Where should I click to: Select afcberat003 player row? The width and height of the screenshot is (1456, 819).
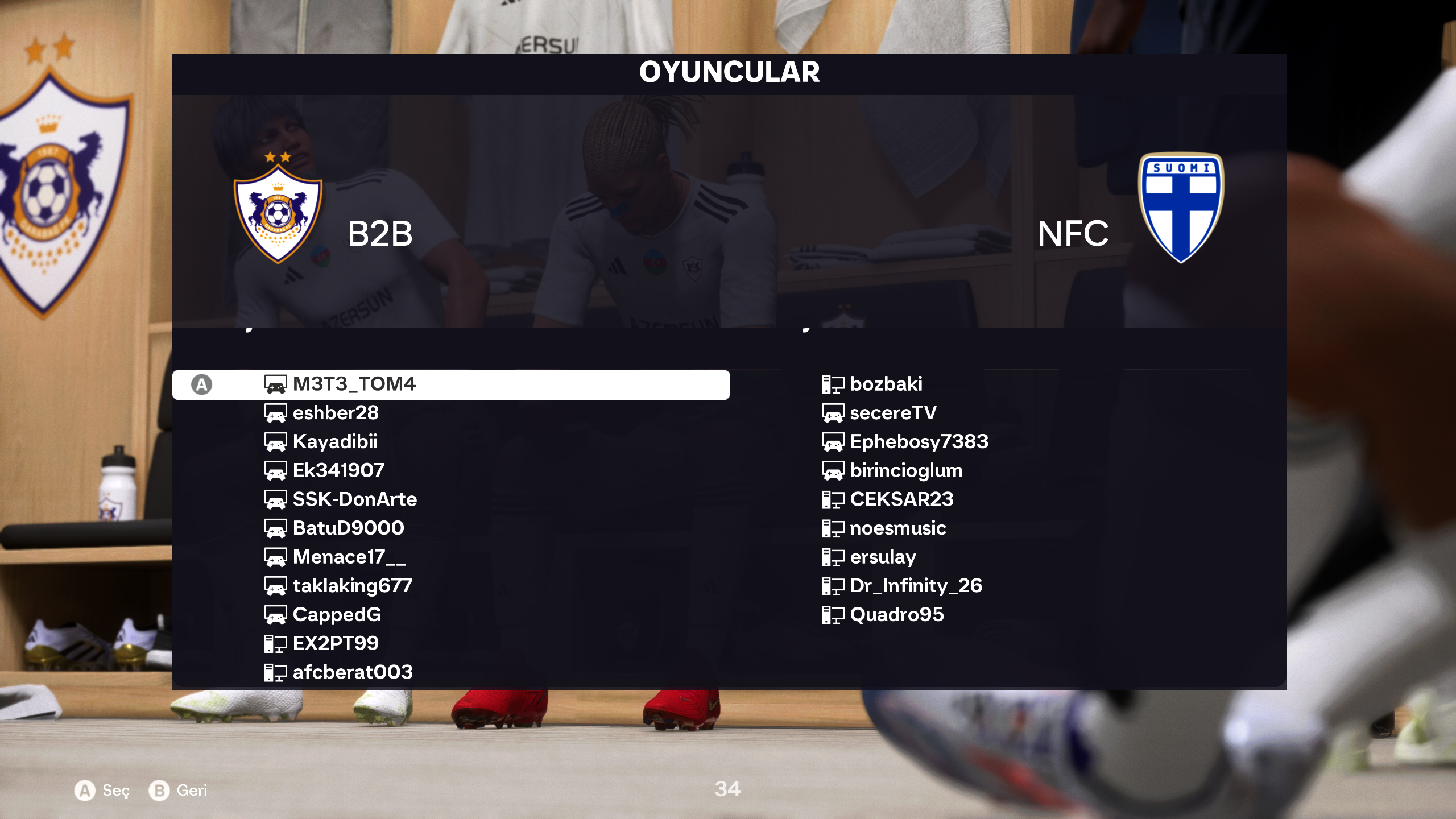click(353, 672)
